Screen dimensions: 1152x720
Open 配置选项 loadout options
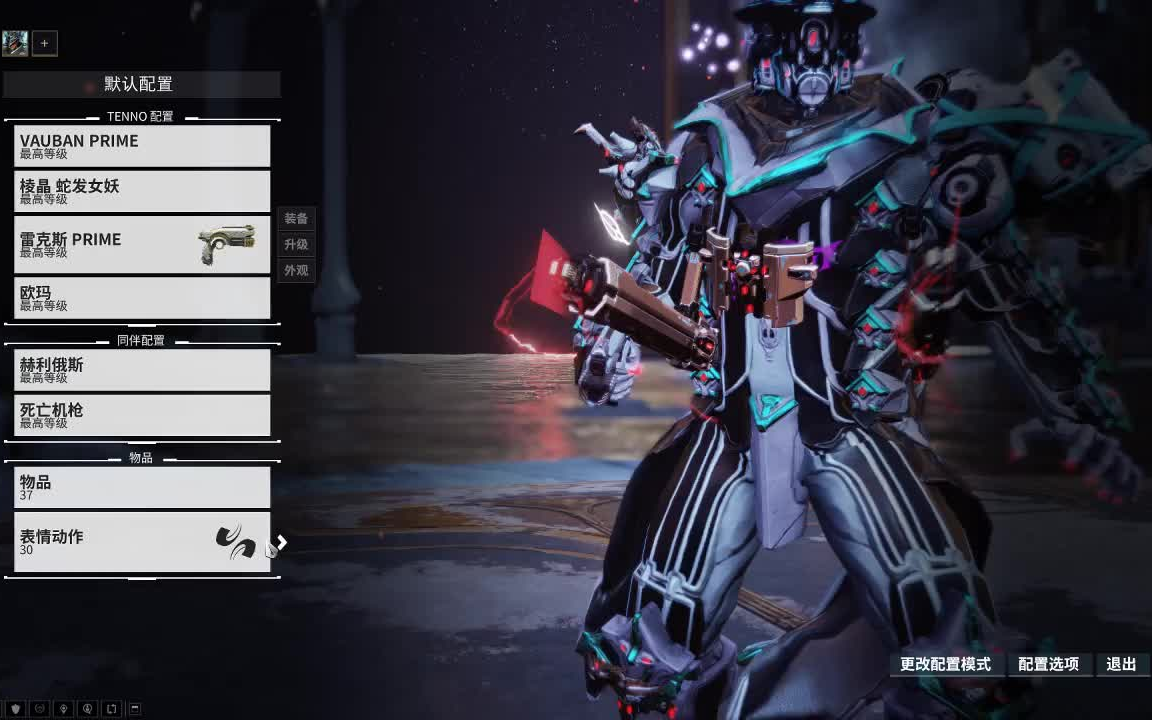pos(1048,664)
